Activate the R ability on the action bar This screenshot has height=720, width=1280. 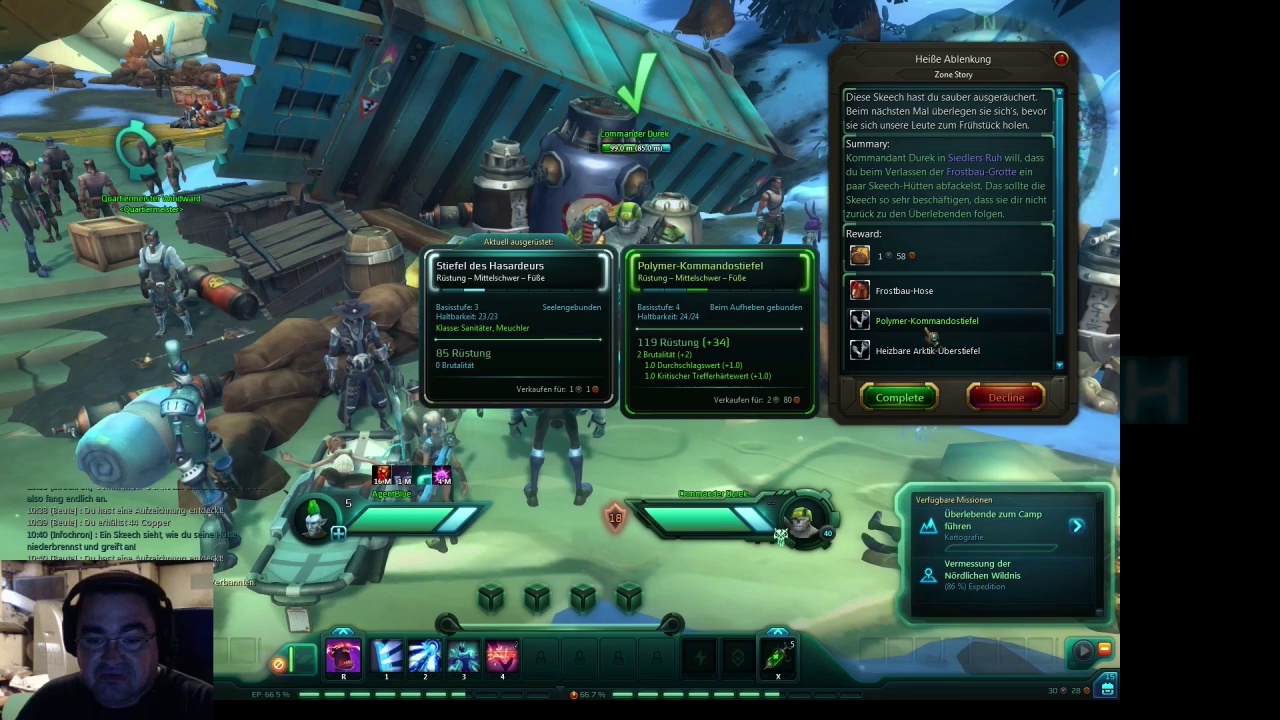(x=343, y=656)
